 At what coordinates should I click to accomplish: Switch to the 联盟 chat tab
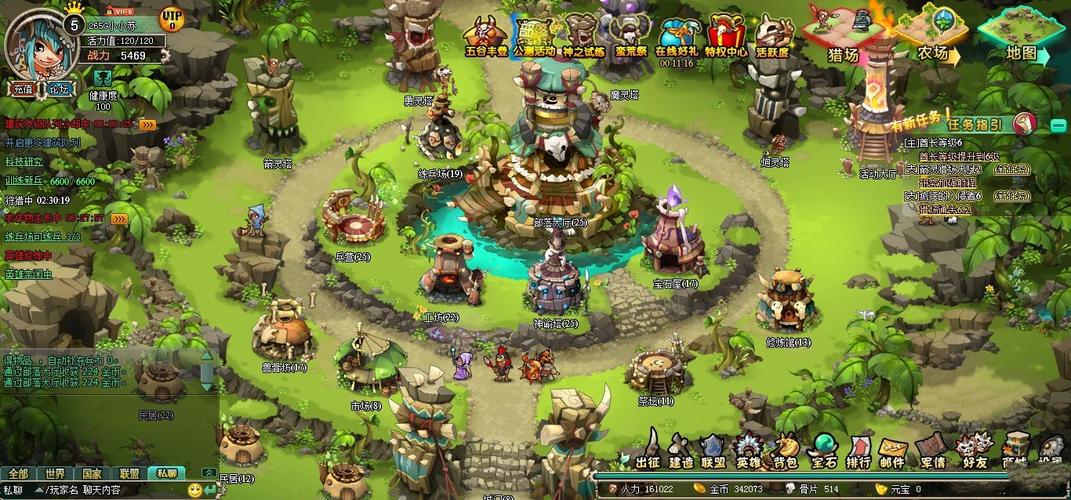(129, 473)
